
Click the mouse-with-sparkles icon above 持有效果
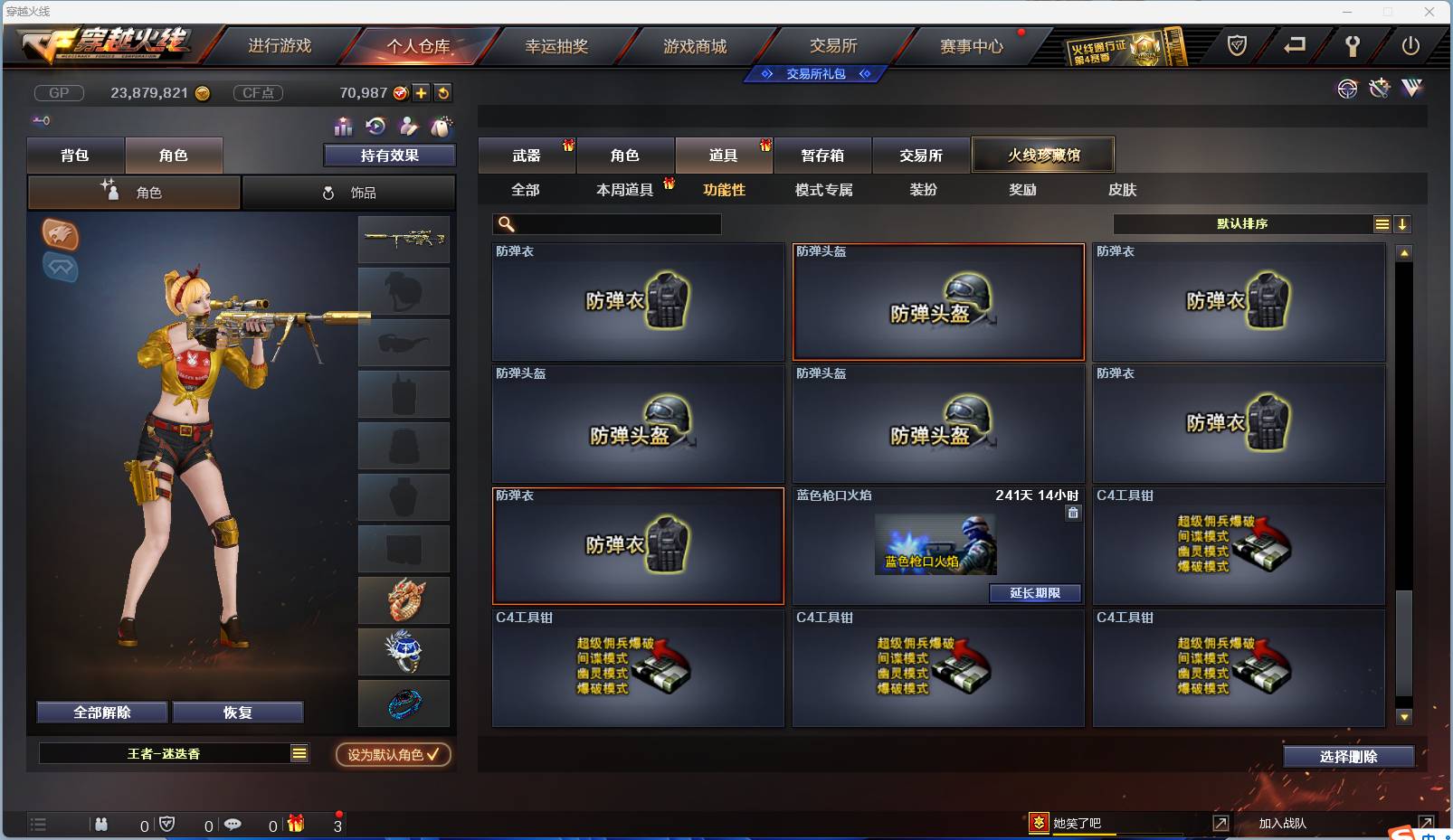pyautogui.click(x=442, y=127)
